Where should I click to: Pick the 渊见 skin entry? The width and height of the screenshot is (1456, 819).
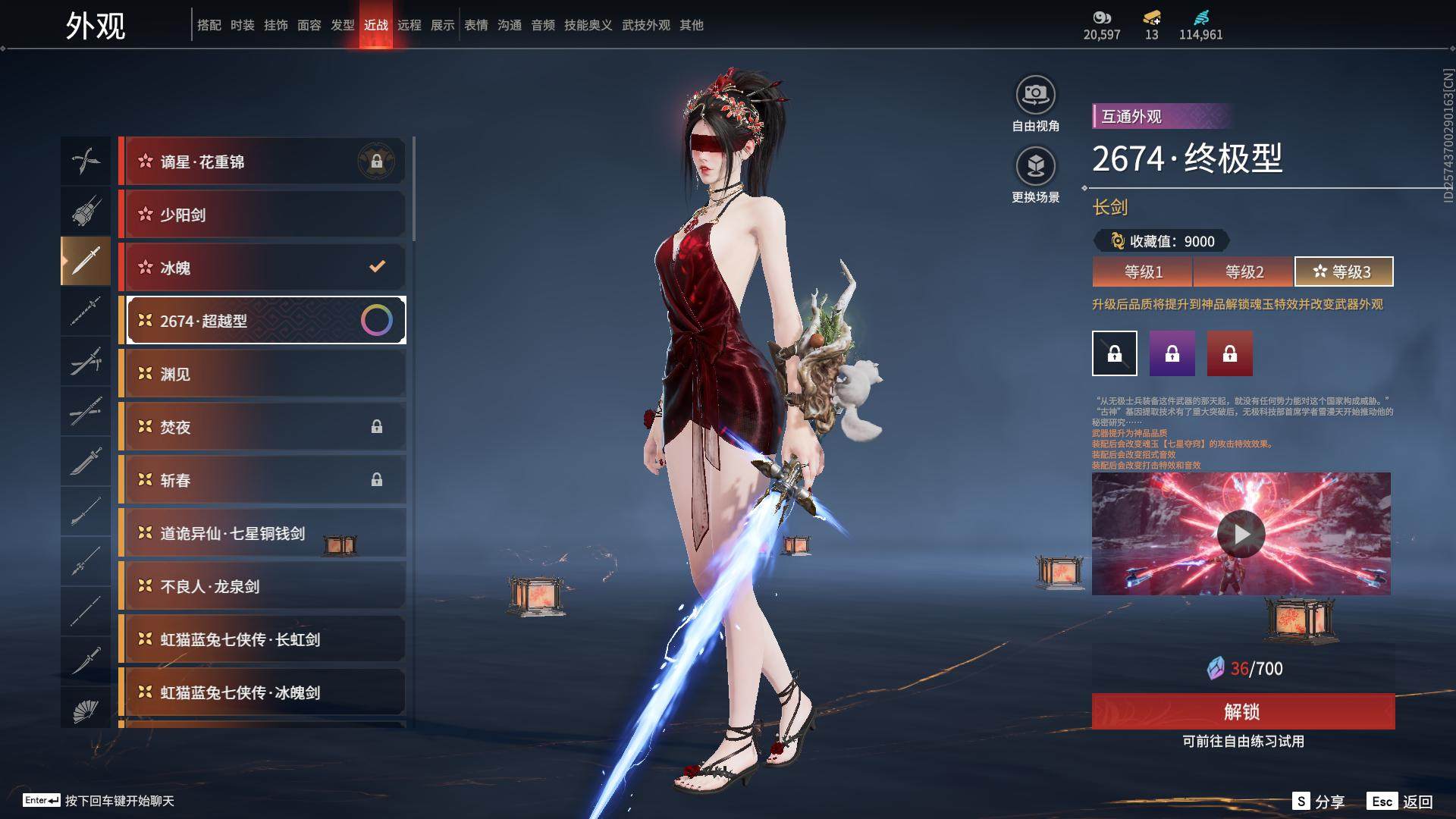tap(262, 374)
